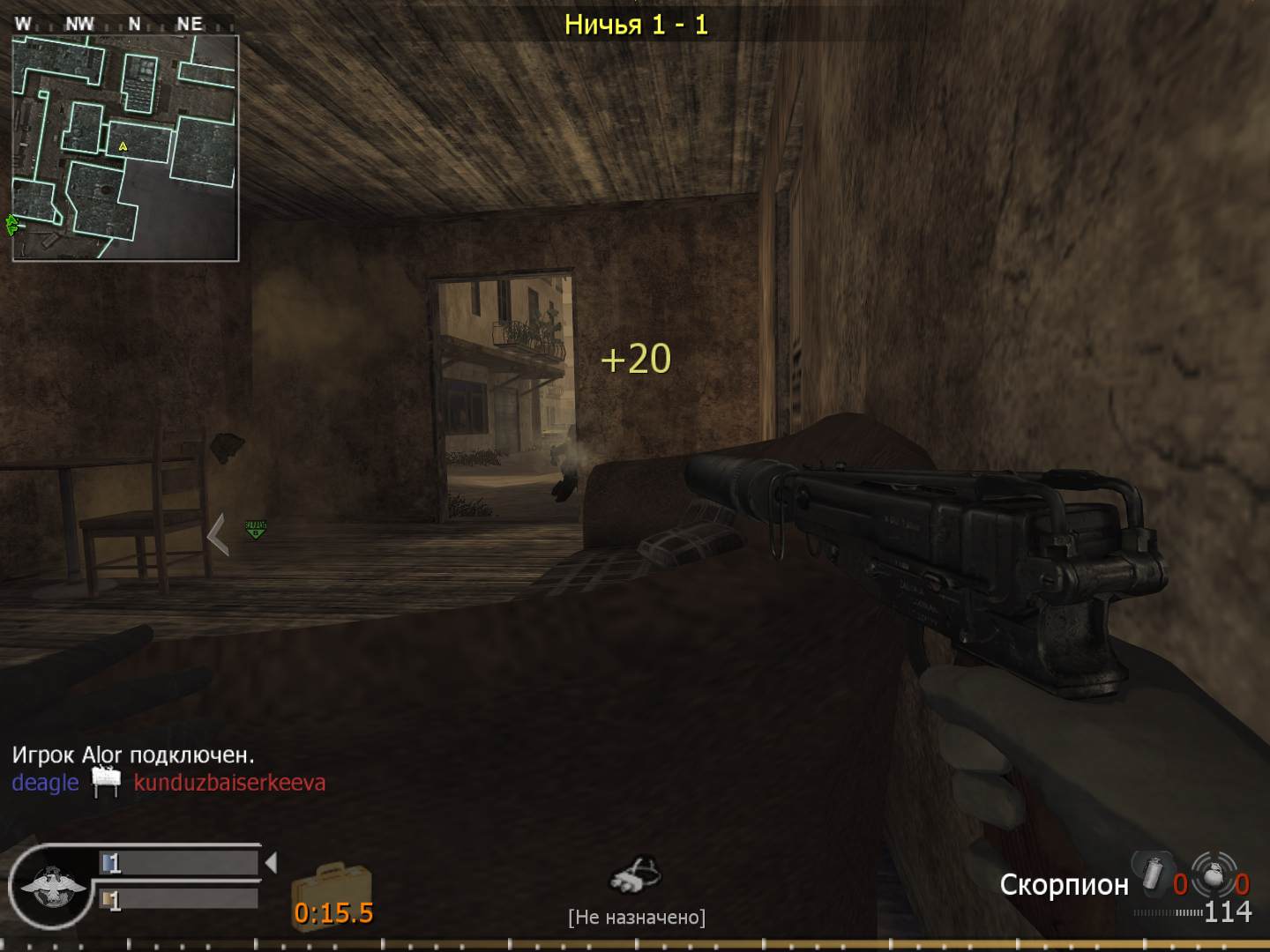Click the kunduzbaiserkeeva player name link
This screenshot has width=1270, height=952.
click(x=228, y=783)
